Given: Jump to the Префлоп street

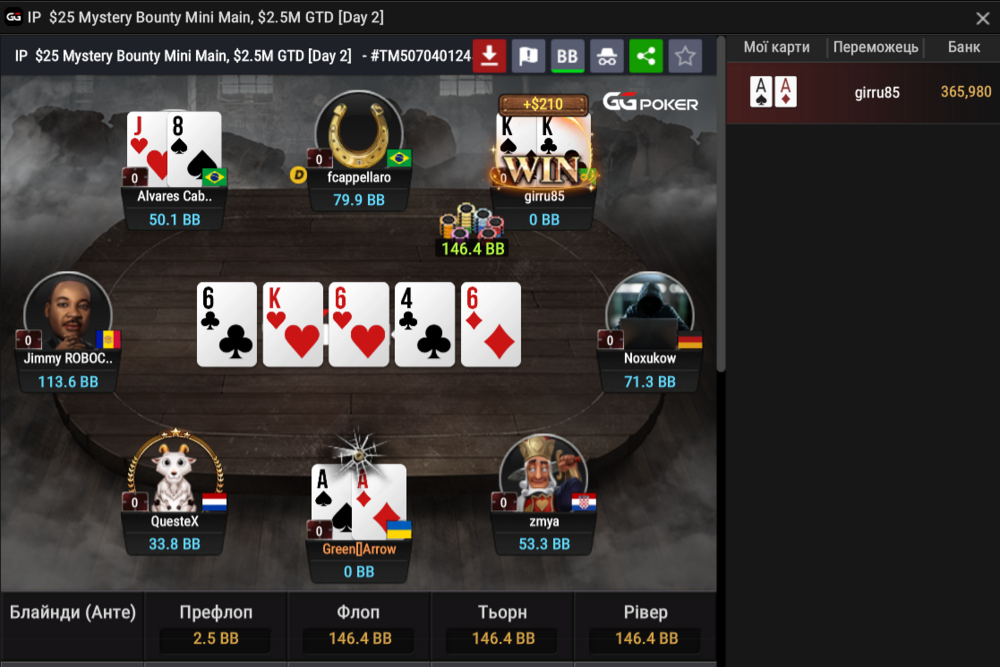Looking at the screenshot, I should (x=216, y=624).
